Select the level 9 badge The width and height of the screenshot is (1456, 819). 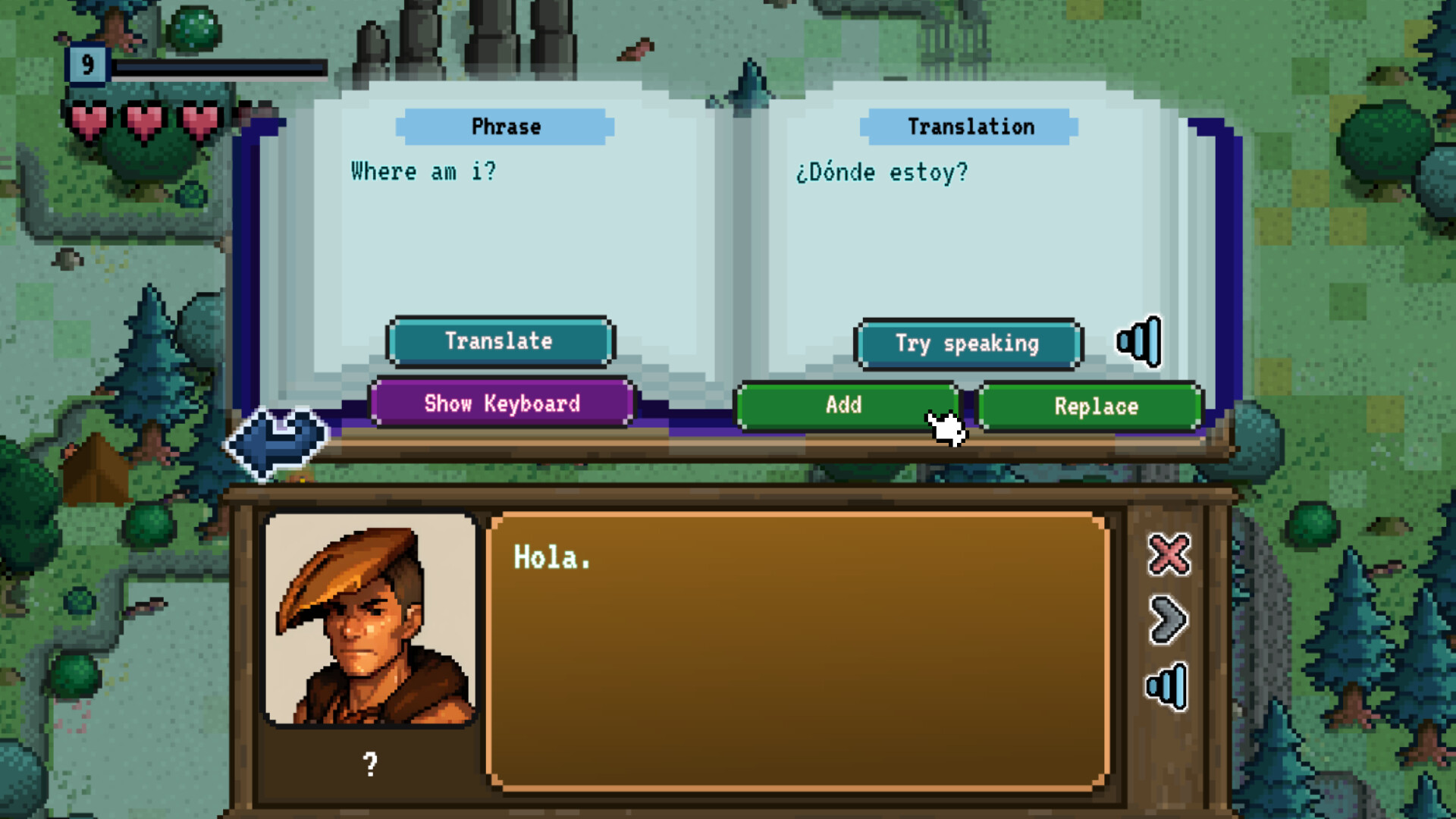pos(89,65)
